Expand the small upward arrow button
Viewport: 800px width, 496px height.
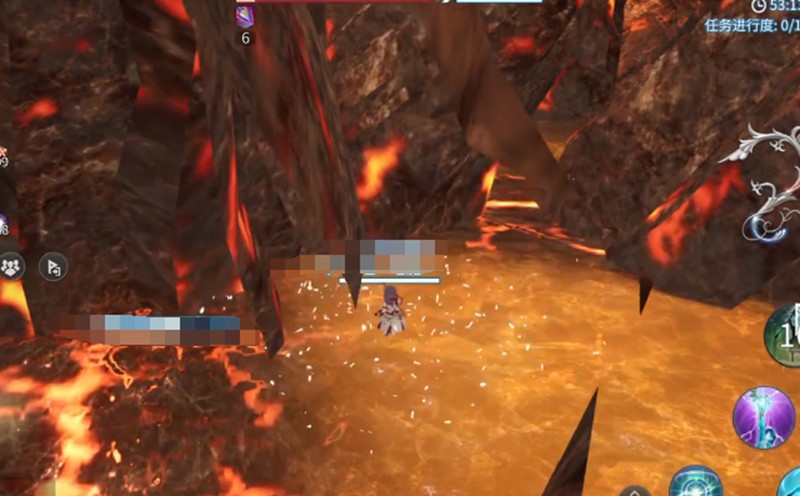[x=634, y=492]
